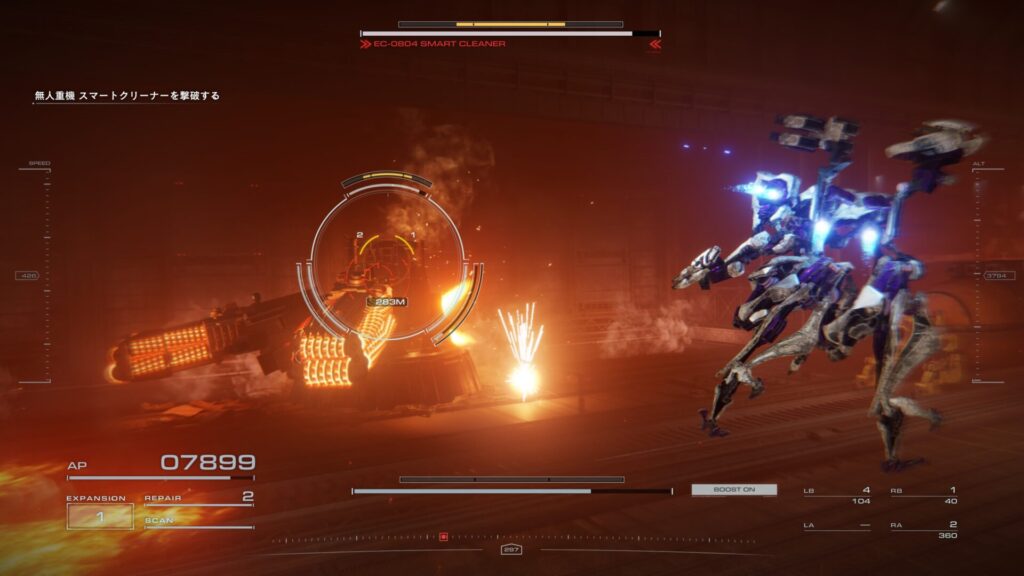Use the Repair kit entry
The height and width of the screenshot is (576, 1024).
198,497
